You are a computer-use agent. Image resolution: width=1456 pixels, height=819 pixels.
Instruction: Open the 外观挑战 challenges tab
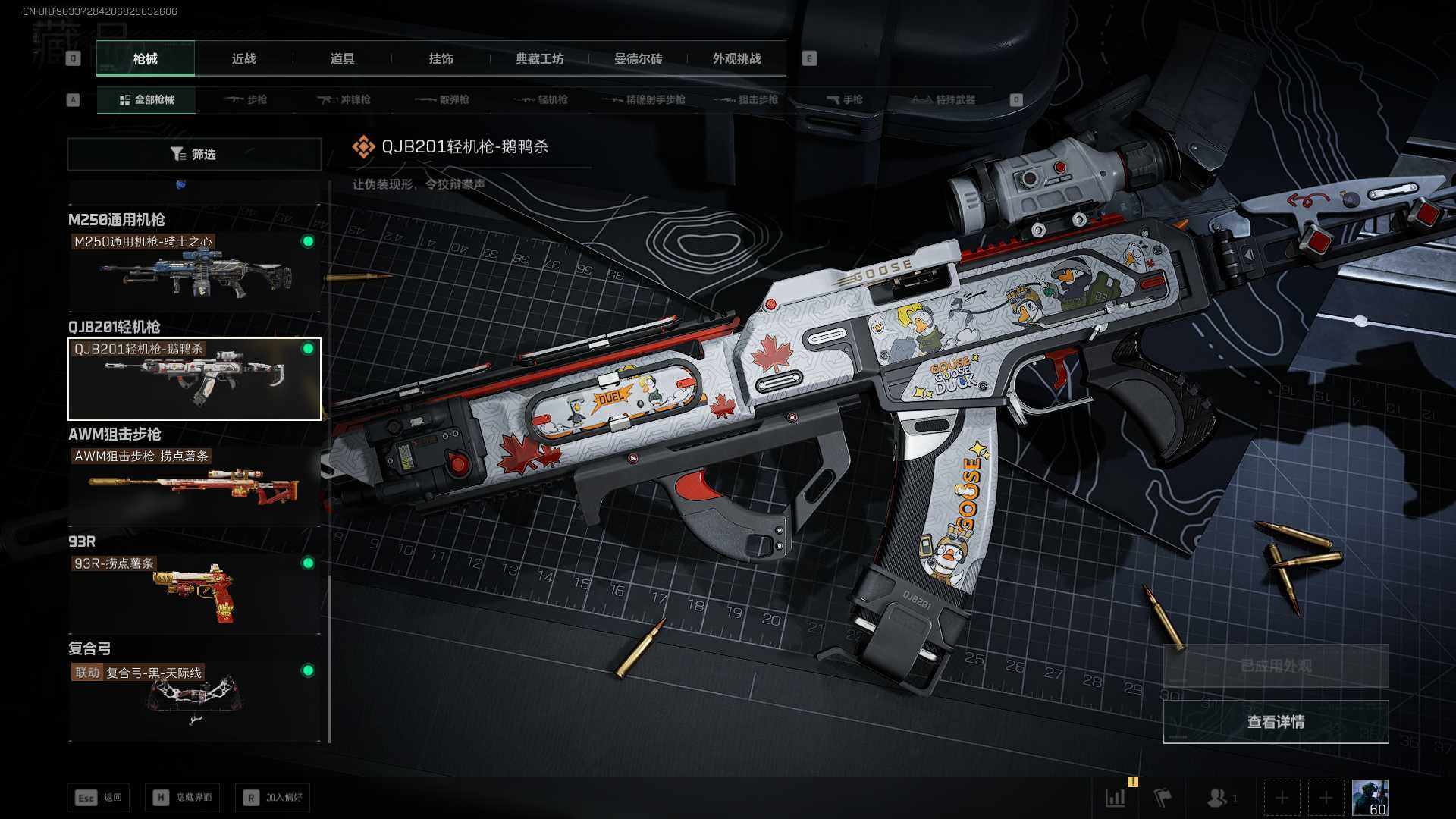[736, 59]
